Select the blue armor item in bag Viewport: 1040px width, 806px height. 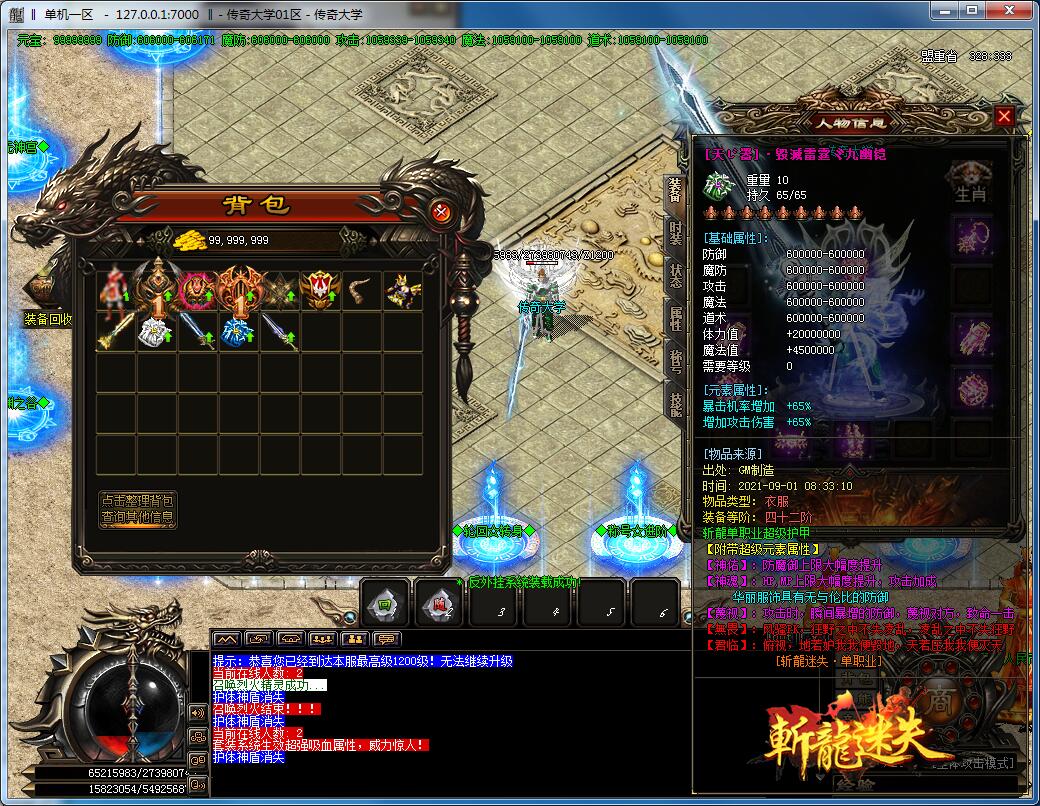click(238, 332)
